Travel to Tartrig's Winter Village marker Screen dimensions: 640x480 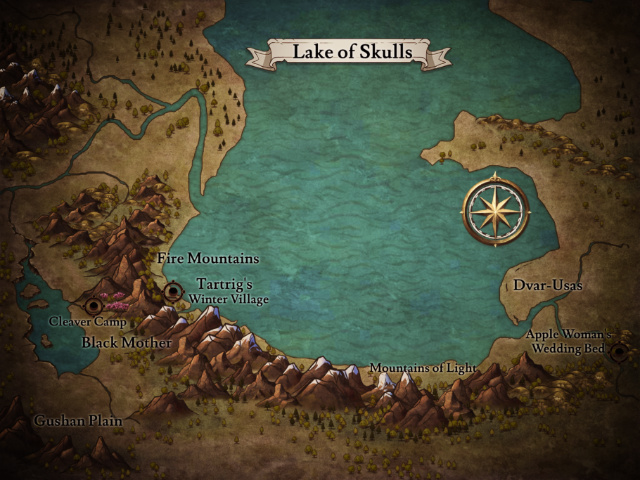pyautogui.click(x=174, y=292)
